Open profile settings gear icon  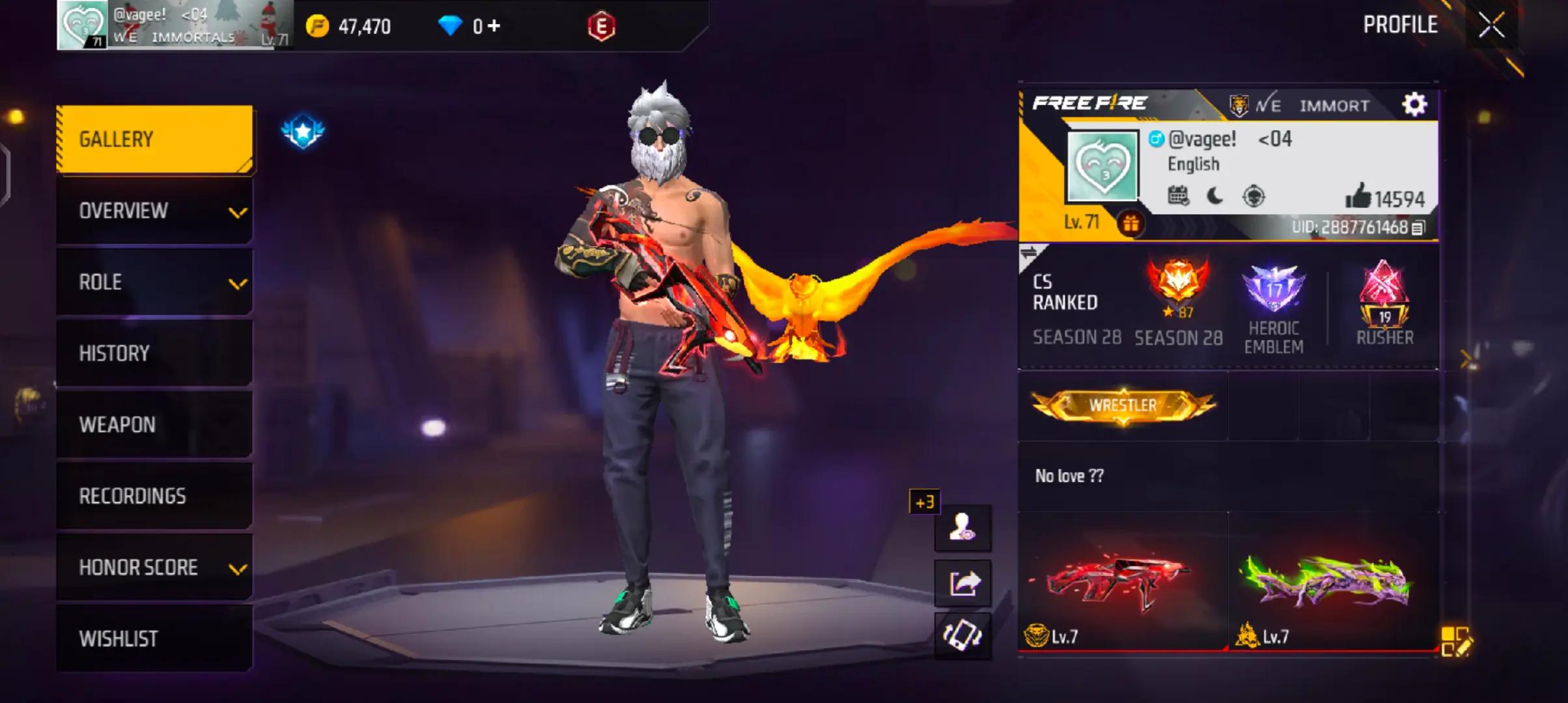(x=1414, y=104)
